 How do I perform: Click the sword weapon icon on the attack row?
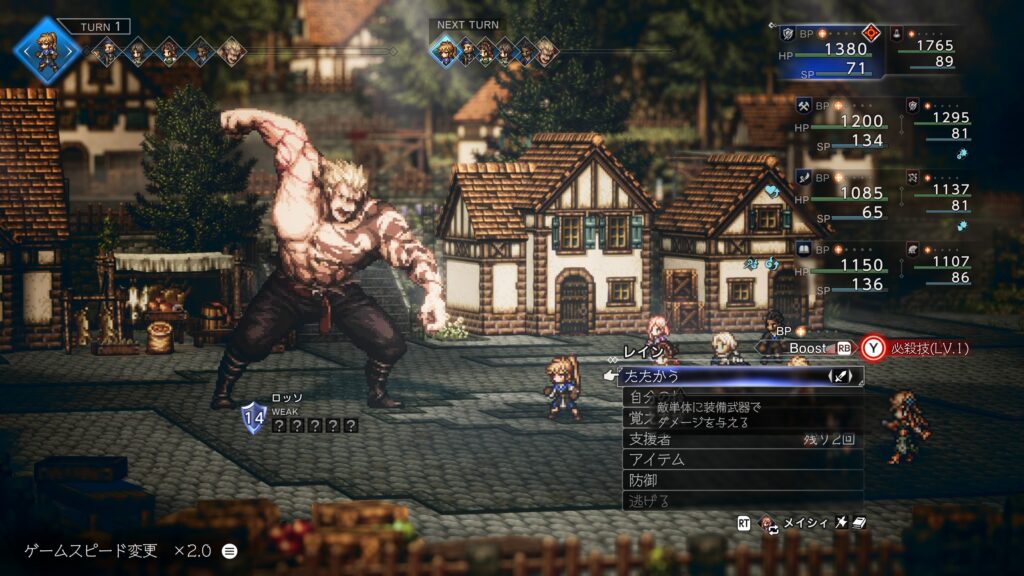pos(842,377)
